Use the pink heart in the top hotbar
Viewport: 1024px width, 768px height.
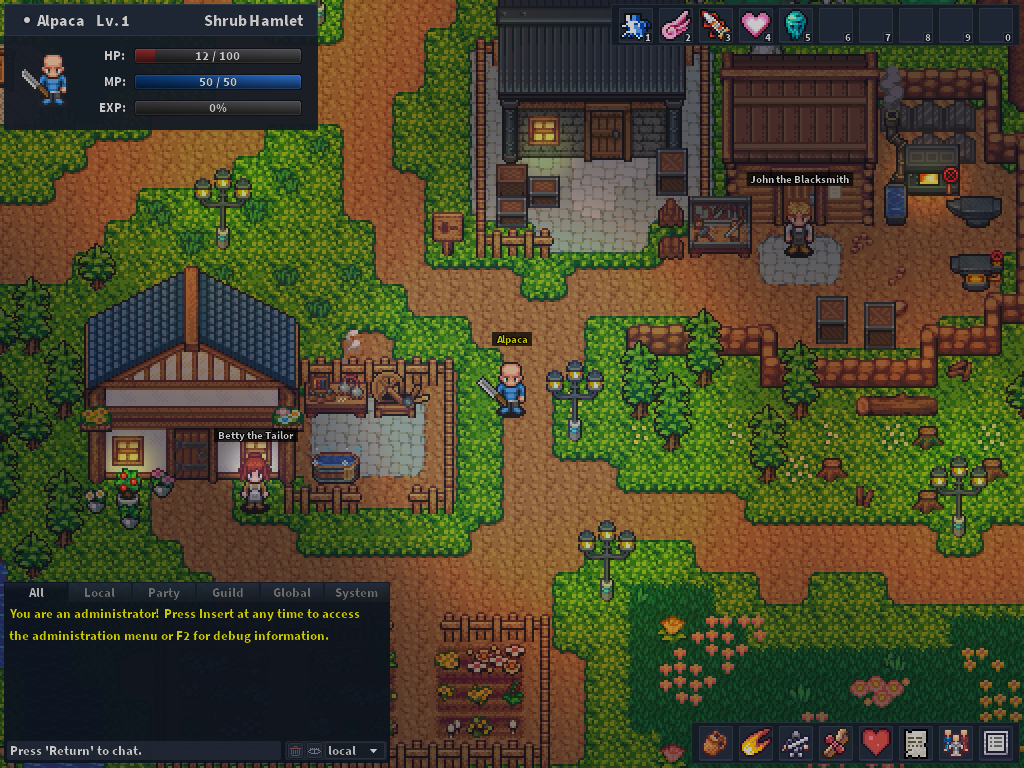click(754, 25)
